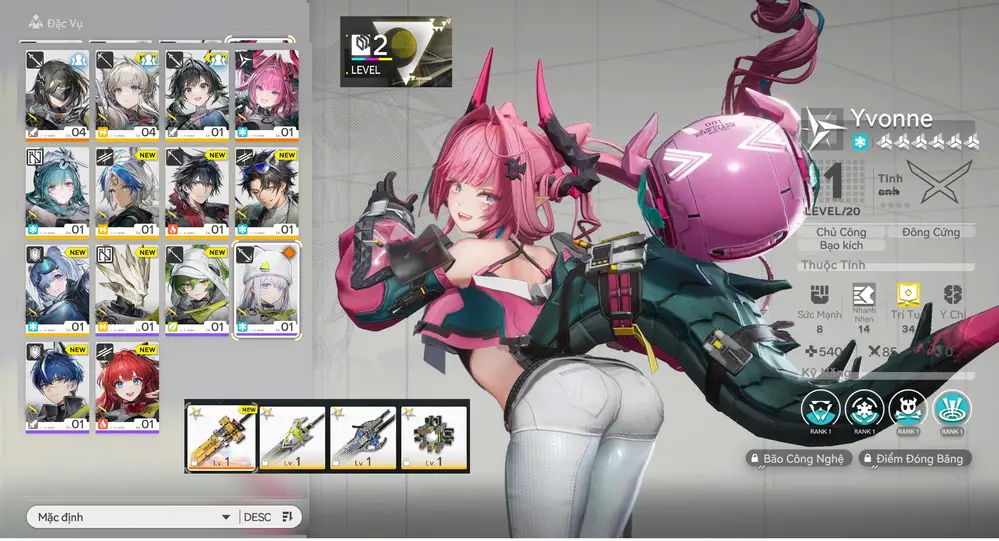The image size is (999, 541).
Task: Pick the gear-shaped weapon slot
Action: pos(434,436)
